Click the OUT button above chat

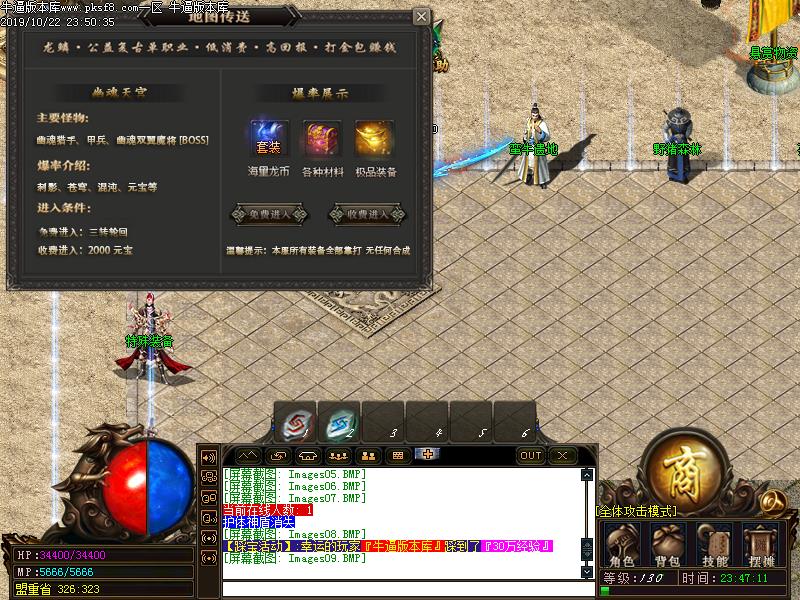pos(531,455)
